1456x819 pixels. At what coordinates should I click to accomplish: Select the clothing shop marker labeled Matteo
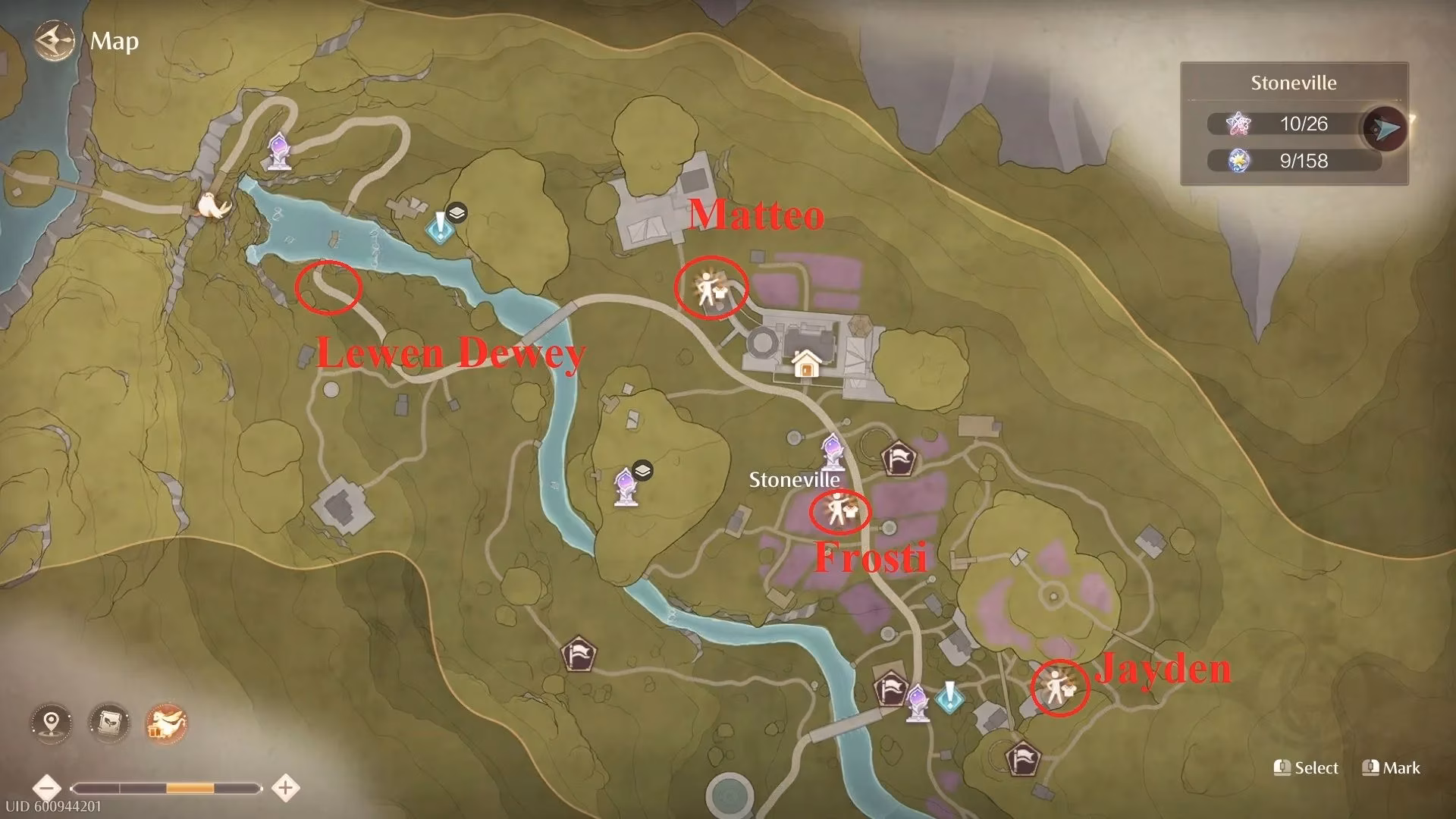tap(710, 287)
